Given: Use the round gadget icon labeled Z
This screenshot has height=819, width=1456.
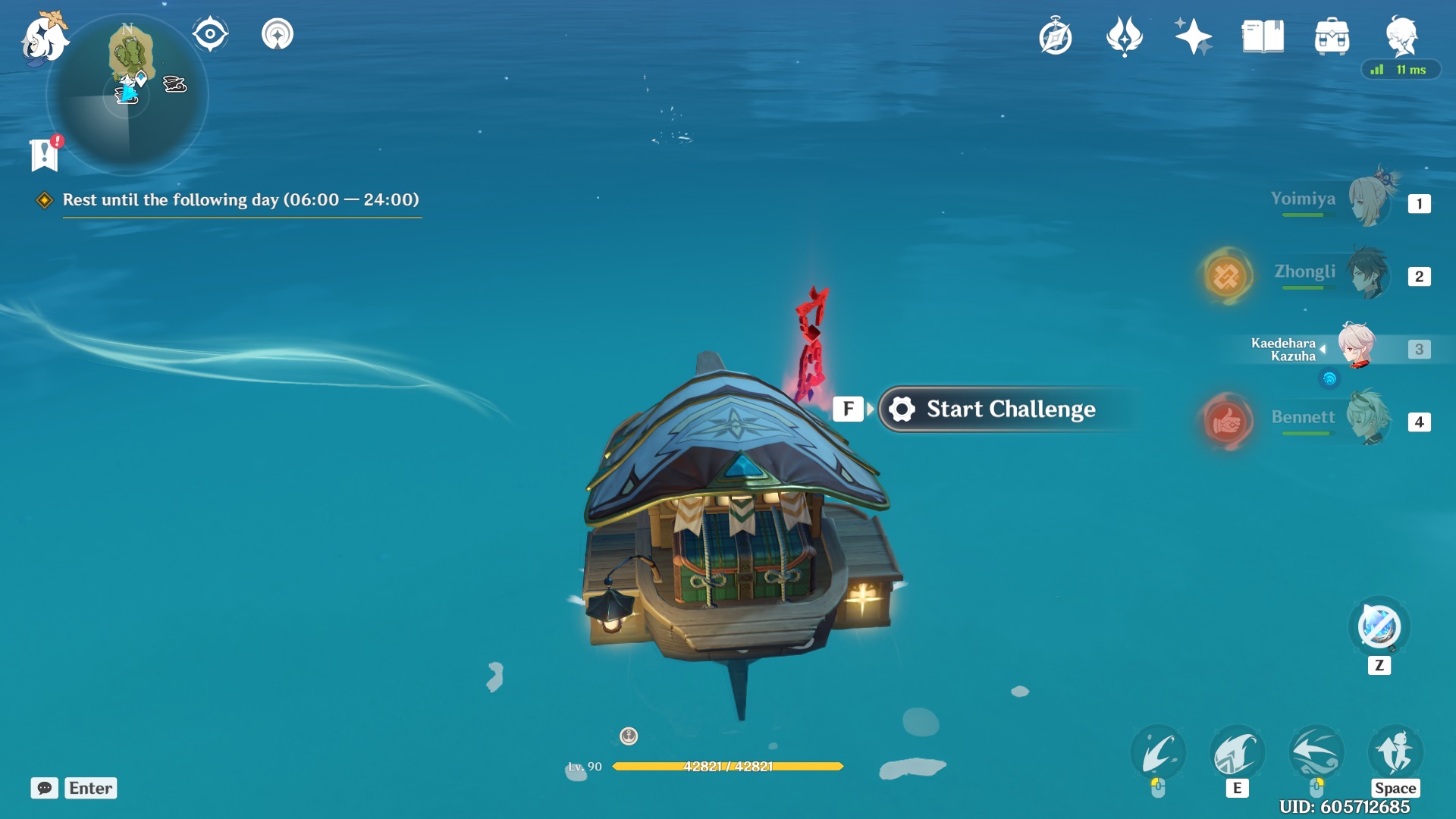Looking at the screenshot, I should pos(1379,627).
